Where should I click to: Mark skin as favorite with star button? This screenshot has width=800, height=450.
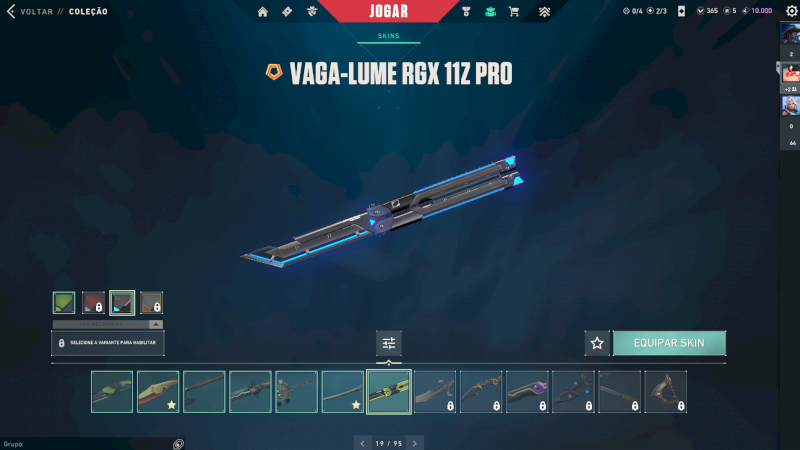click(597, 343)
